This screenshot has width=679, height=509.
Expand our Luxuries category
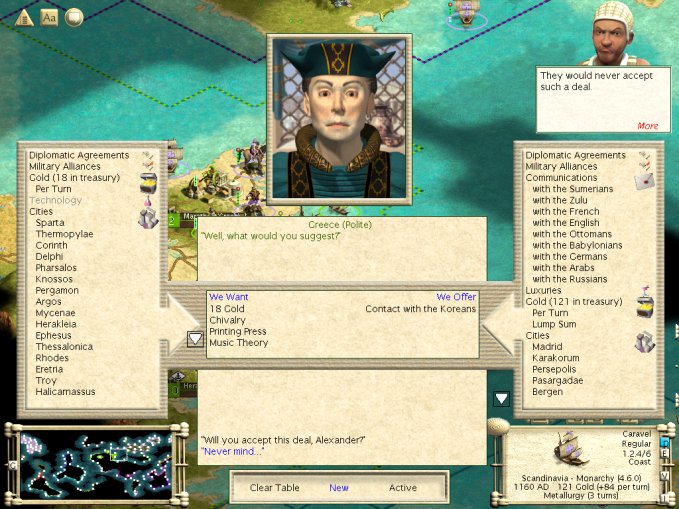[546, 290]
